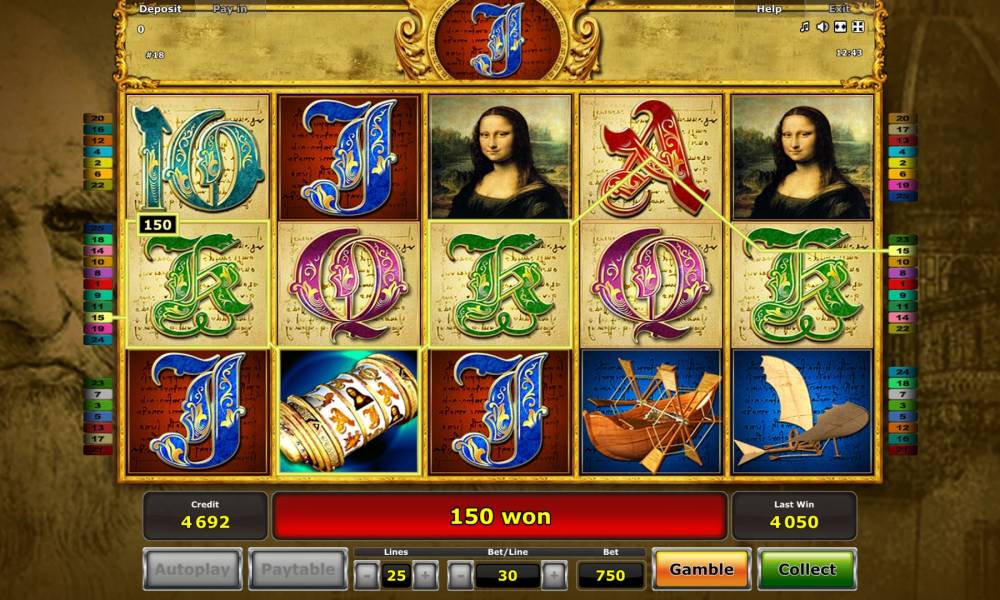1000x600 pixels.
Task: Collect the current winnings
Action: coord(806,569)
